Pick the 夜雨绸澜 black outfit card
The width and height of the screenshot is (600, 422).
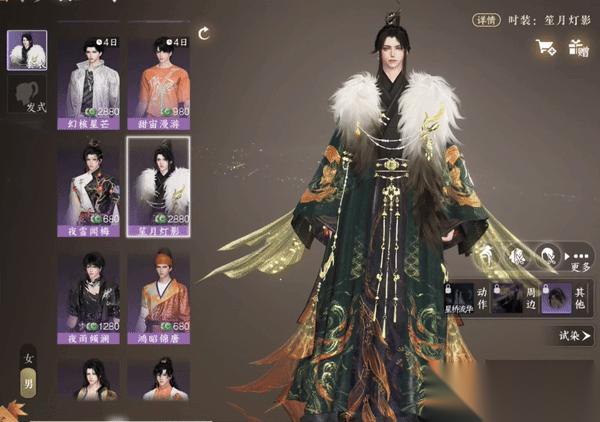point(88,296)
